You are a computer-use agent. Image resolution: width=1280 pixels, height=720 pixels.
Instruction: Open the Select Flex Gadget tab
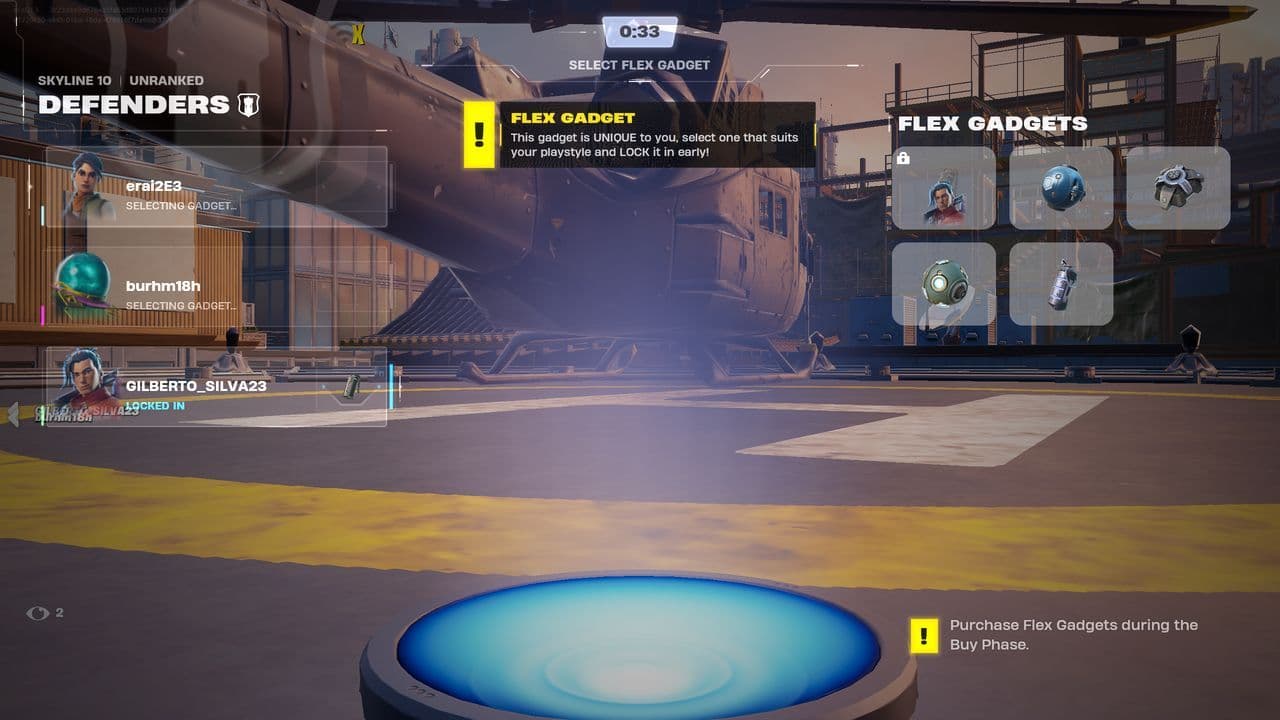pos(640,64)
